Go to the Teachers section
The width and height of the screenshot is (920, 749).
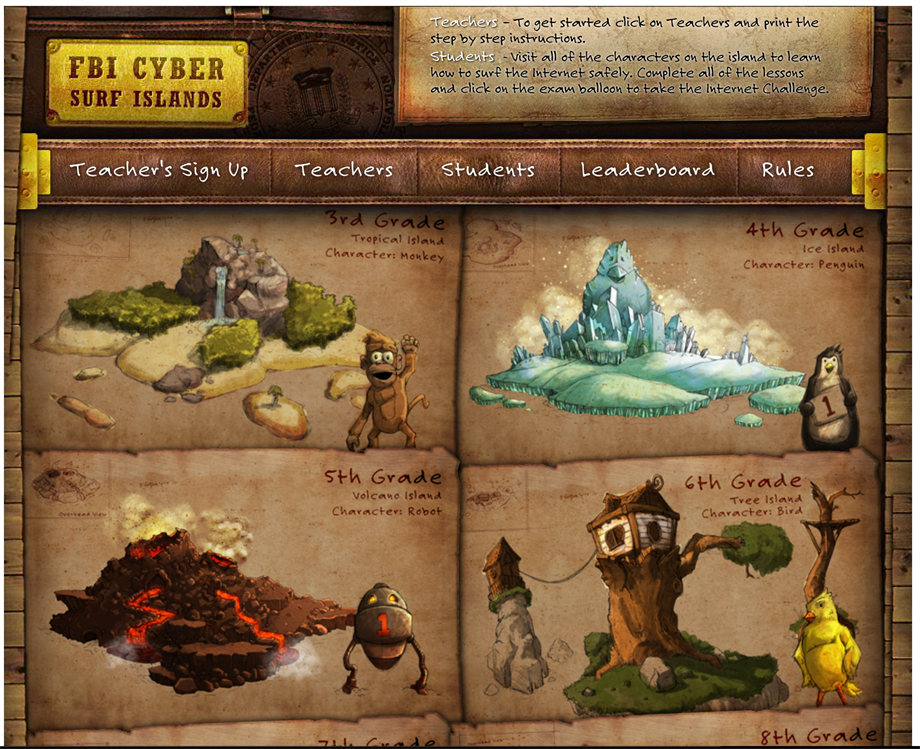coord(343,170)
